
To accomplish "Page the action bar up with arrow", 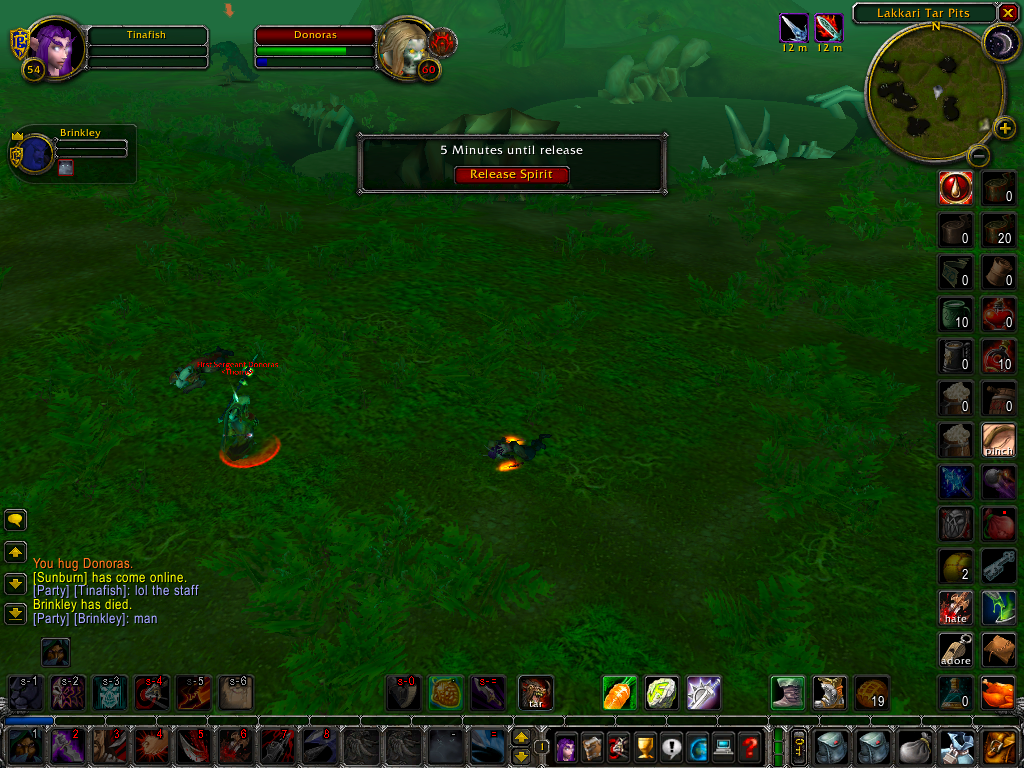I will pyautogui.click(x=521, y=737).
